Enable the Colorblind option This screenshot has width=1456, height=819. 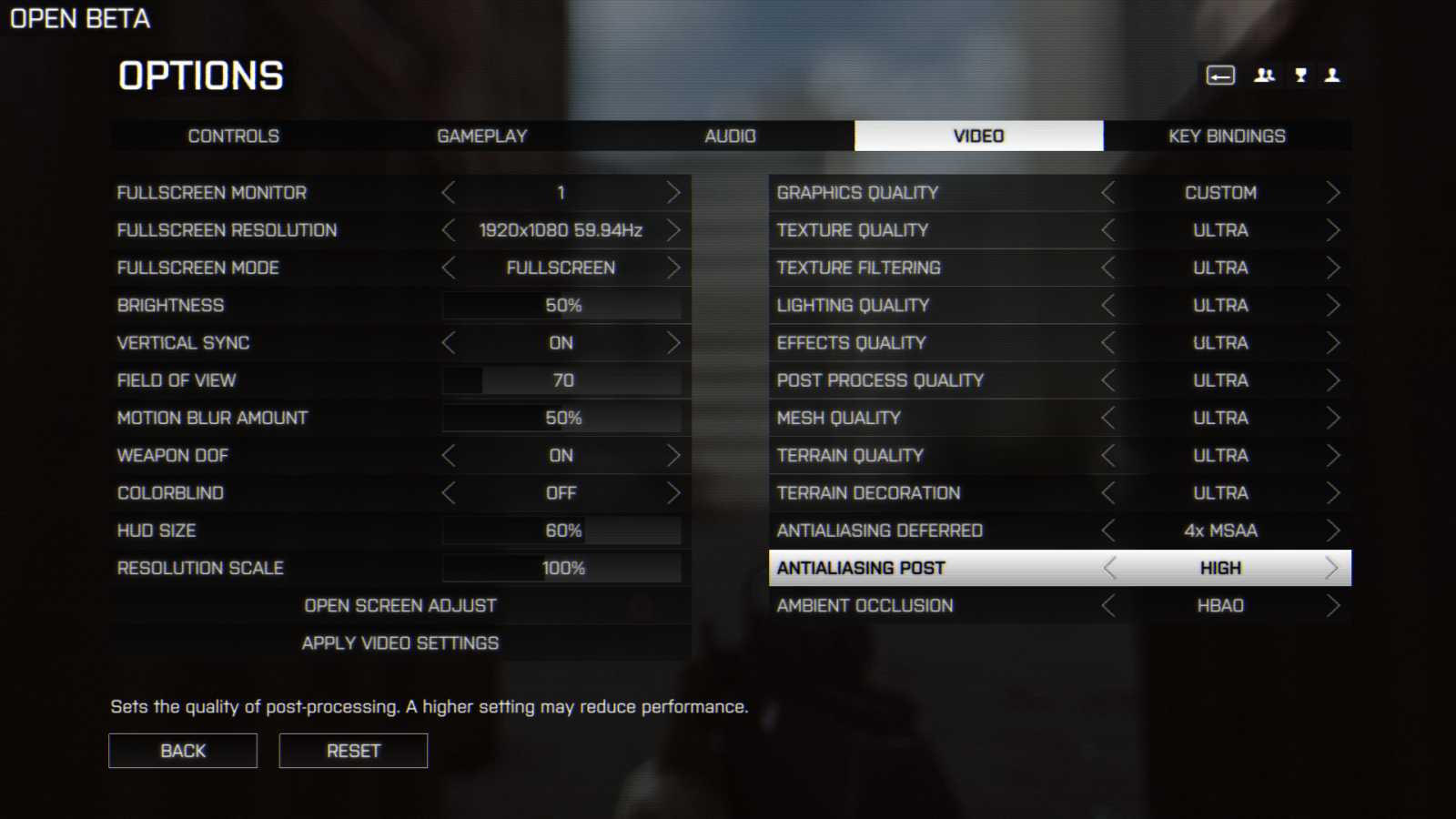[674, 492]
